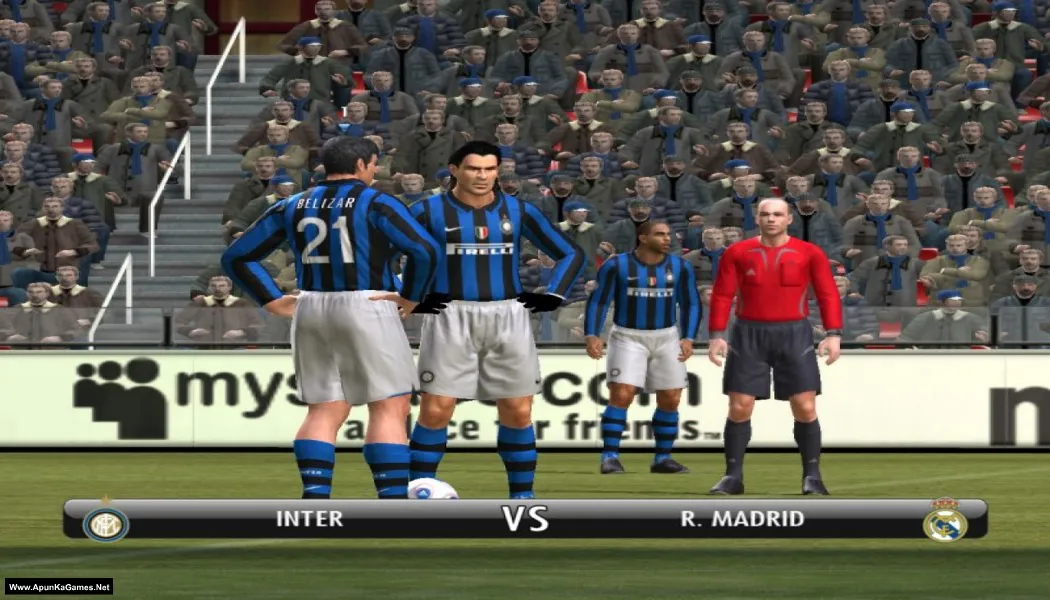Image resolution: width=1050 pixels, height=600 pixels.
Task: Choose the INTER team name
Action: tap(309, 519)
